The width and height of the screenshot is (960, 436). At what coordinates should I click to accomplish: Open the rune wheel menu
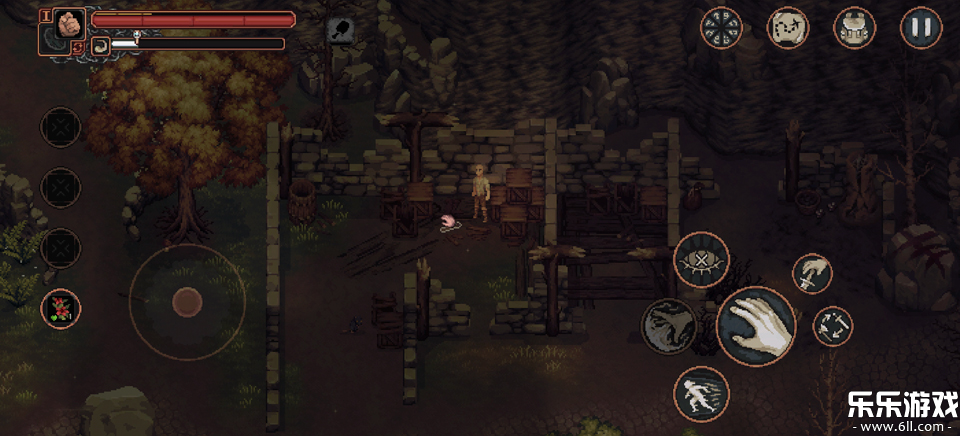[x=721, y=27]
